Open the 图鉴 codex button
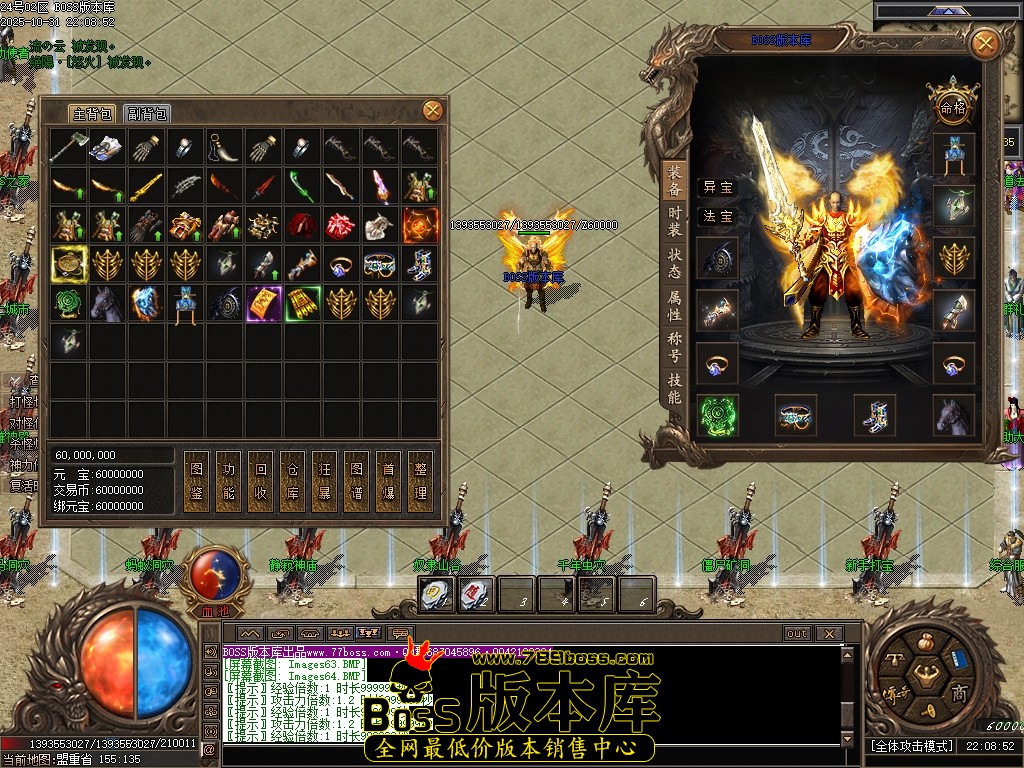 tap(197, 480)
